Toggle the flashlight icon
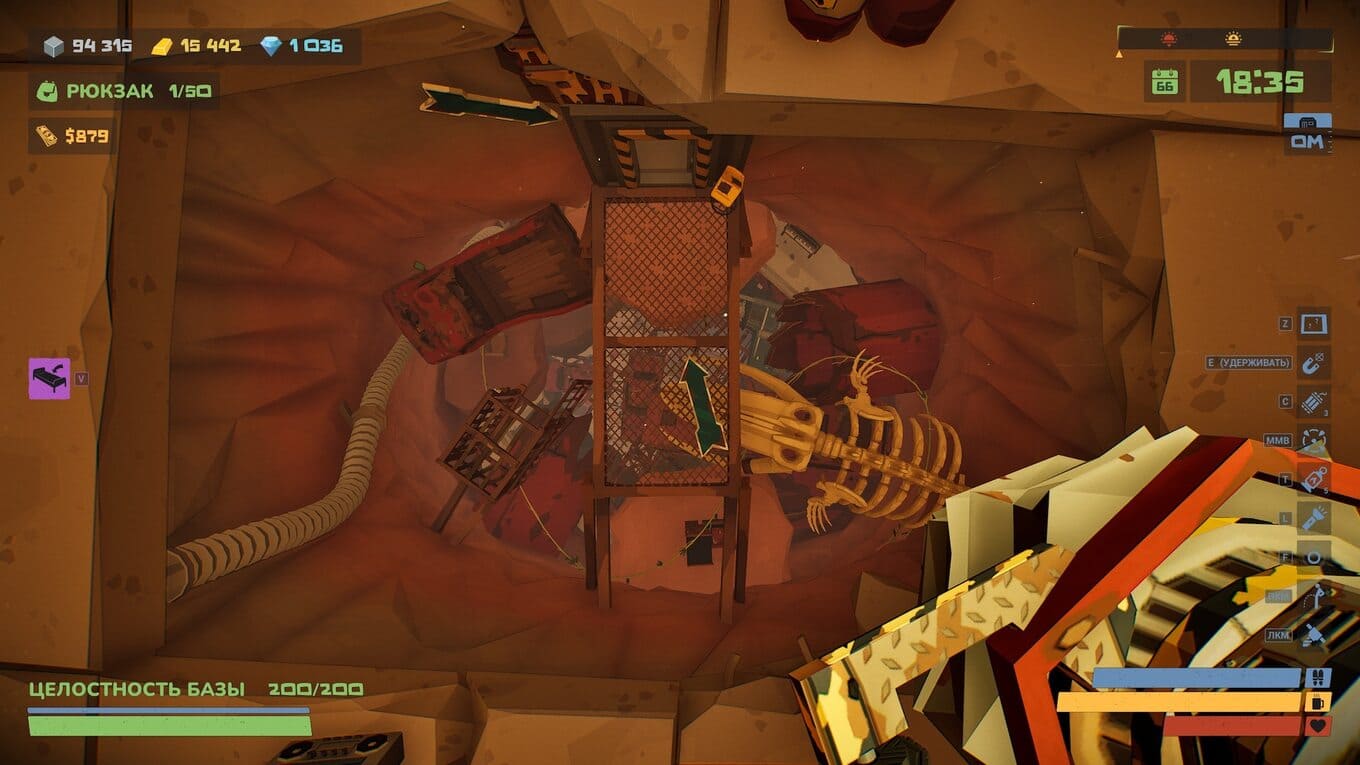The width and height of the screenshot is (1360, 765). (x=1313, y=518)
